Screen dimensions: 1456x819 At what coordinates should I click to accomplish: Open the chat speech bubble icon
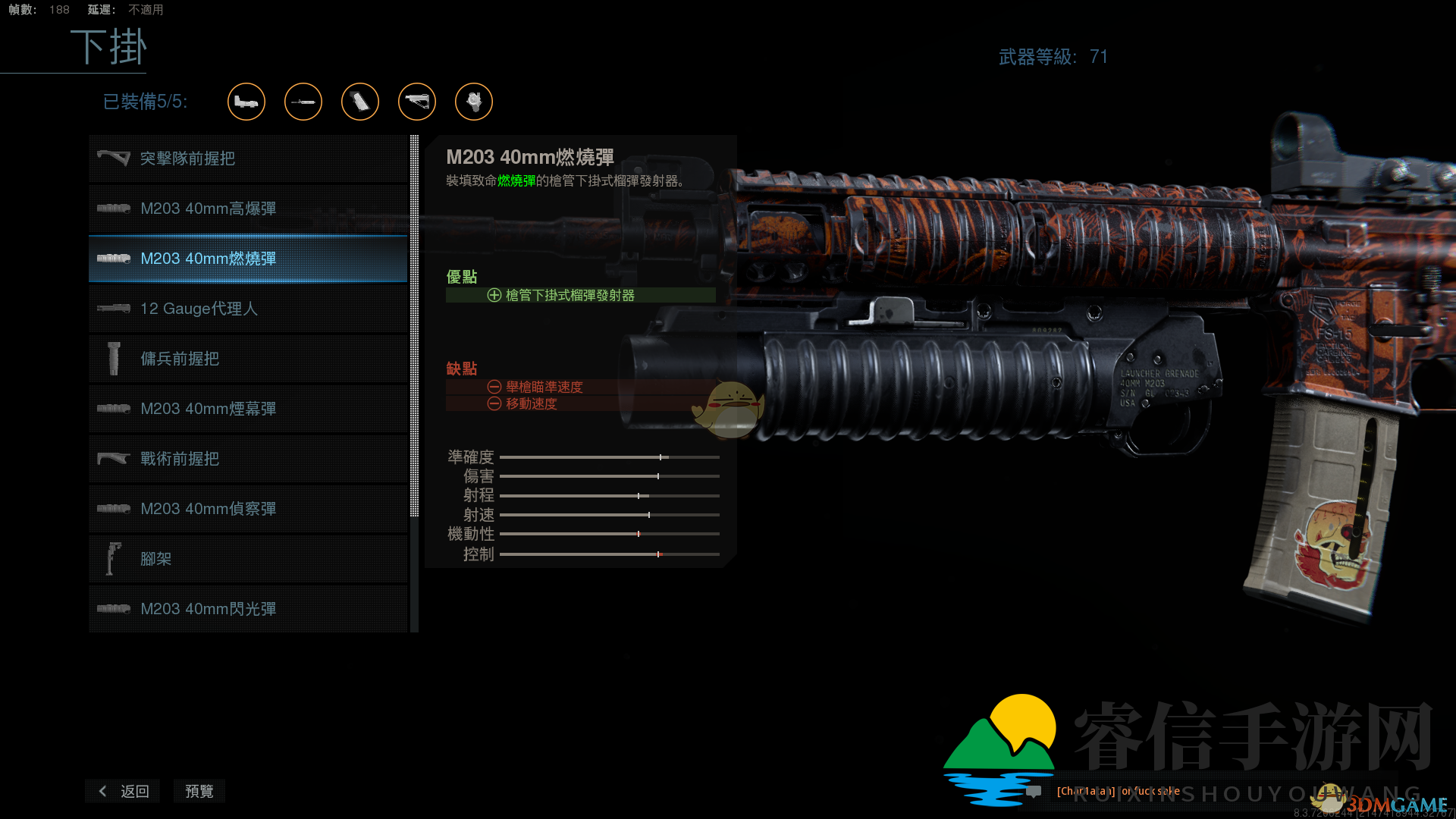pyautogui.click(x=1033, y=792)
